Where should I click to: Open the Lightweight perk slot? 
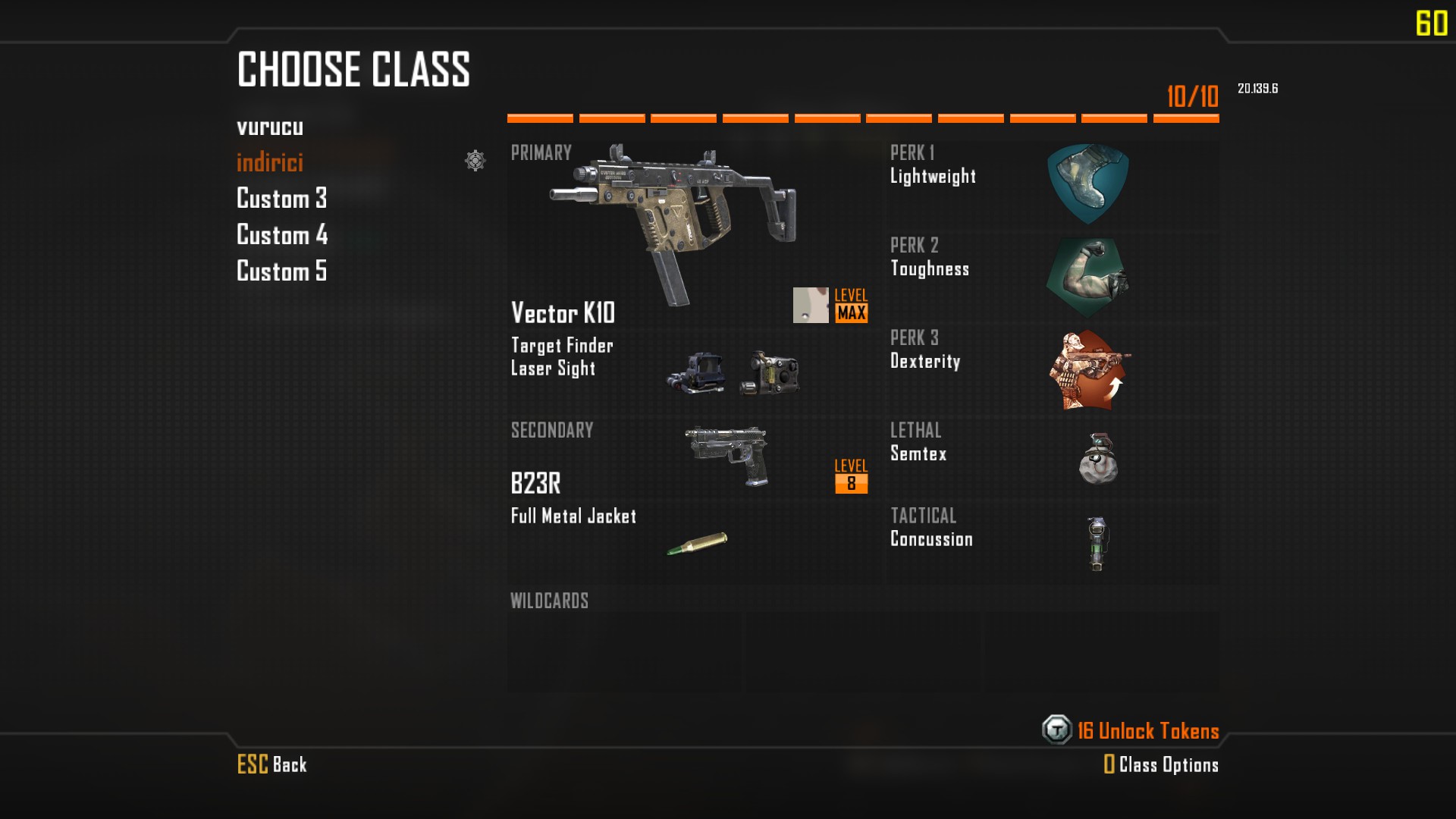tap(1087, 184)
